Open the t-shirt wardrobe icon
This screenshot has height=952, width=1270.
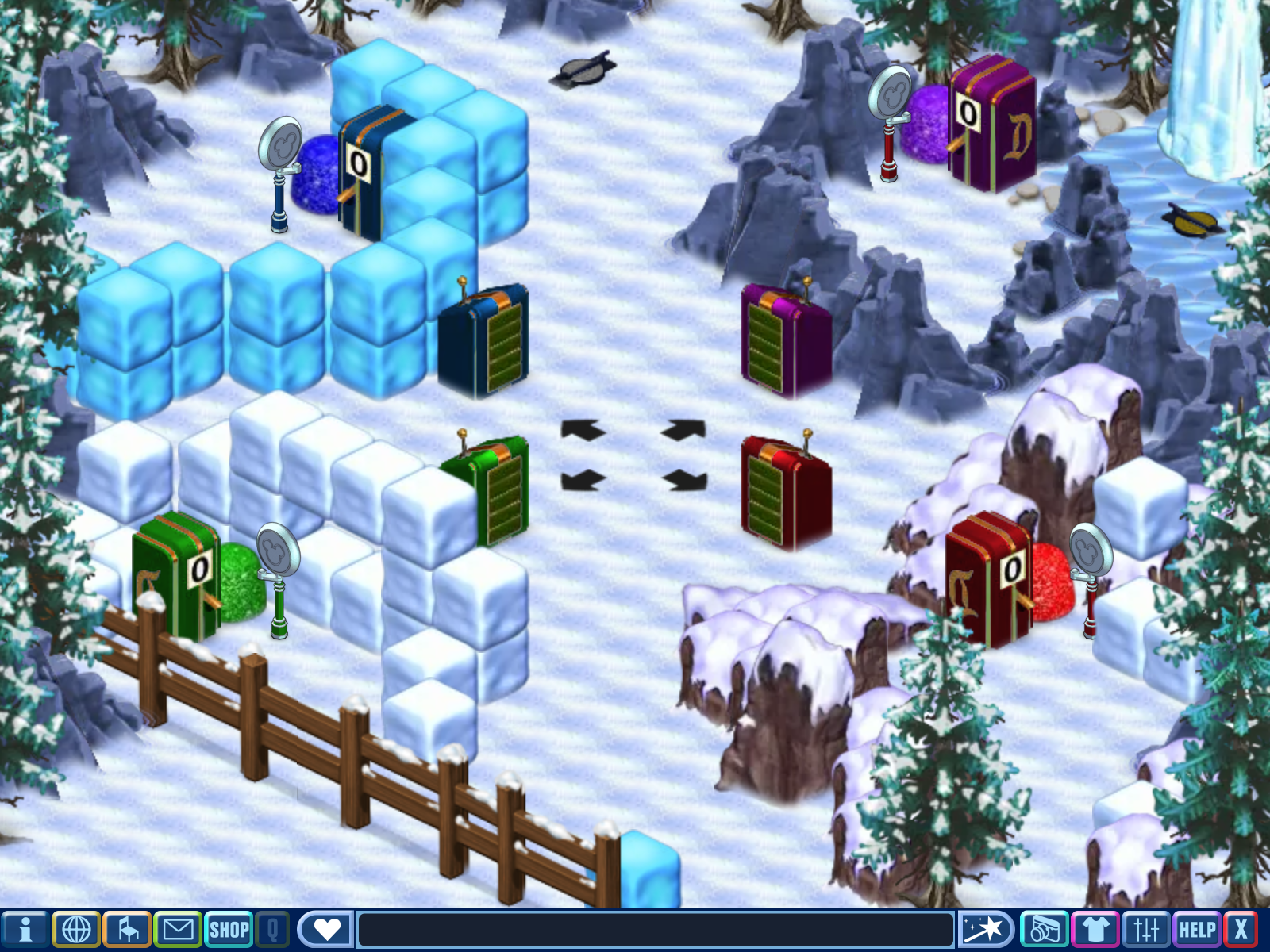click(1095, 929)
